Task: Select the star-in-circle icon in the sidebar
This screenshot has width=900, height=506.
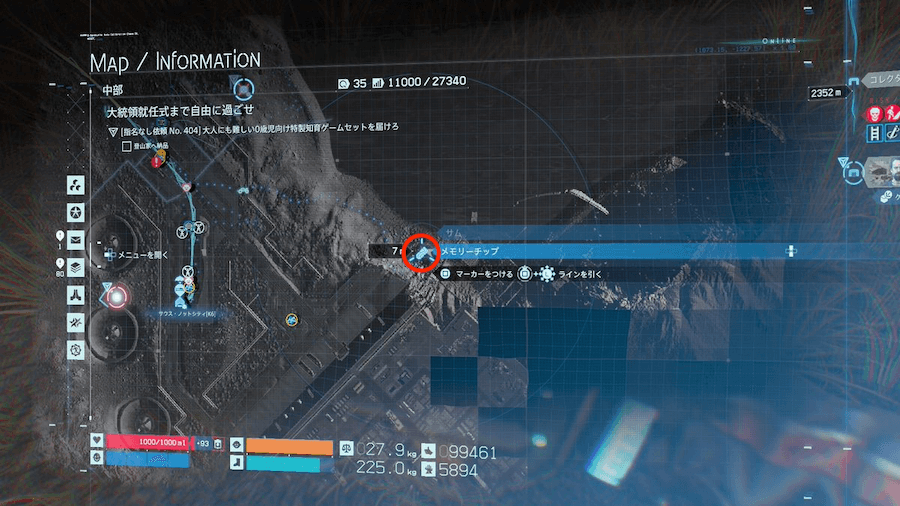Action: [x=75, y=212]
